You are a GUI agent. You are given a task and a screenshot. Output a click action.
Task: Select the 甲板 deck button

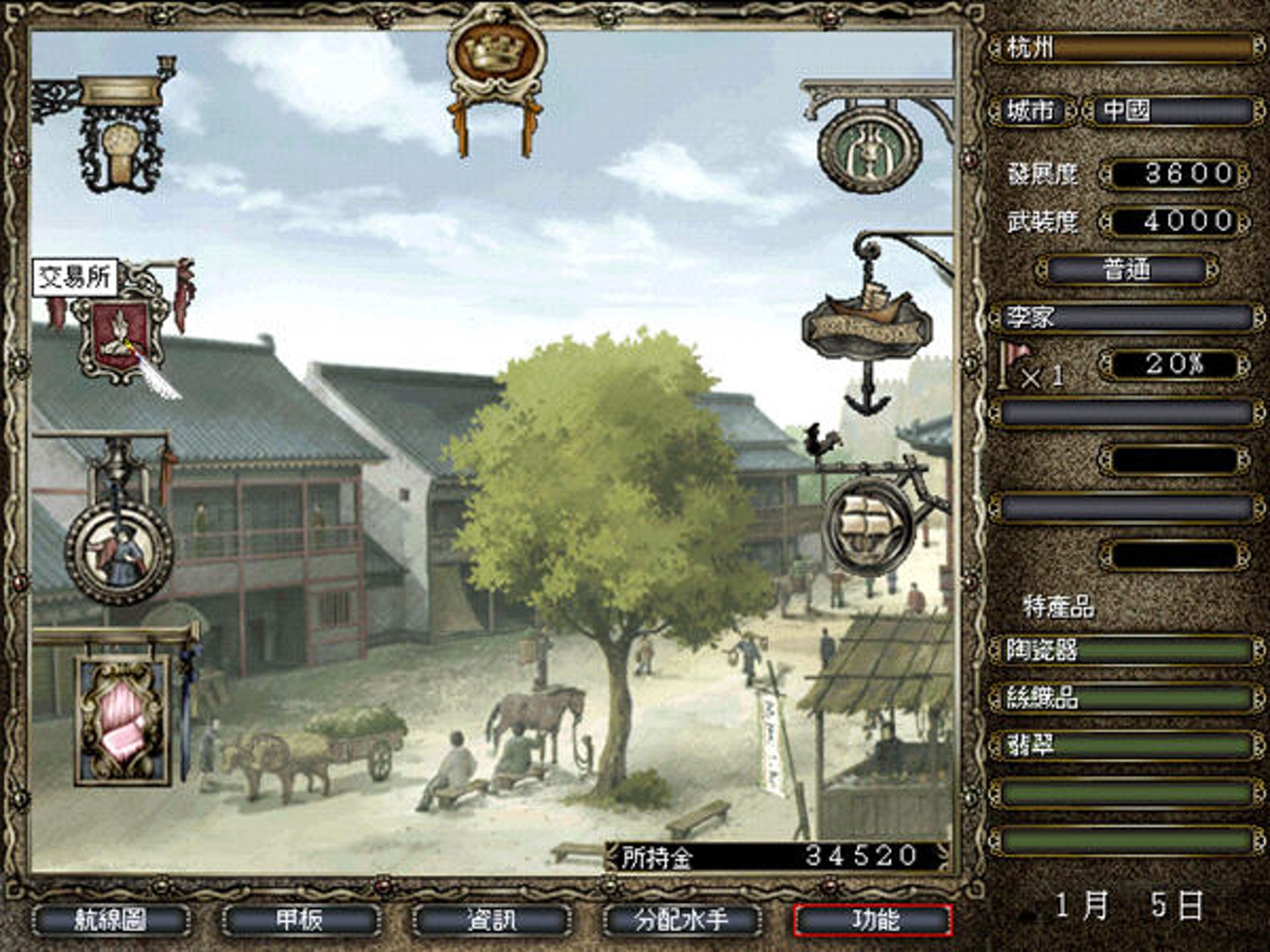click(301, 920)
